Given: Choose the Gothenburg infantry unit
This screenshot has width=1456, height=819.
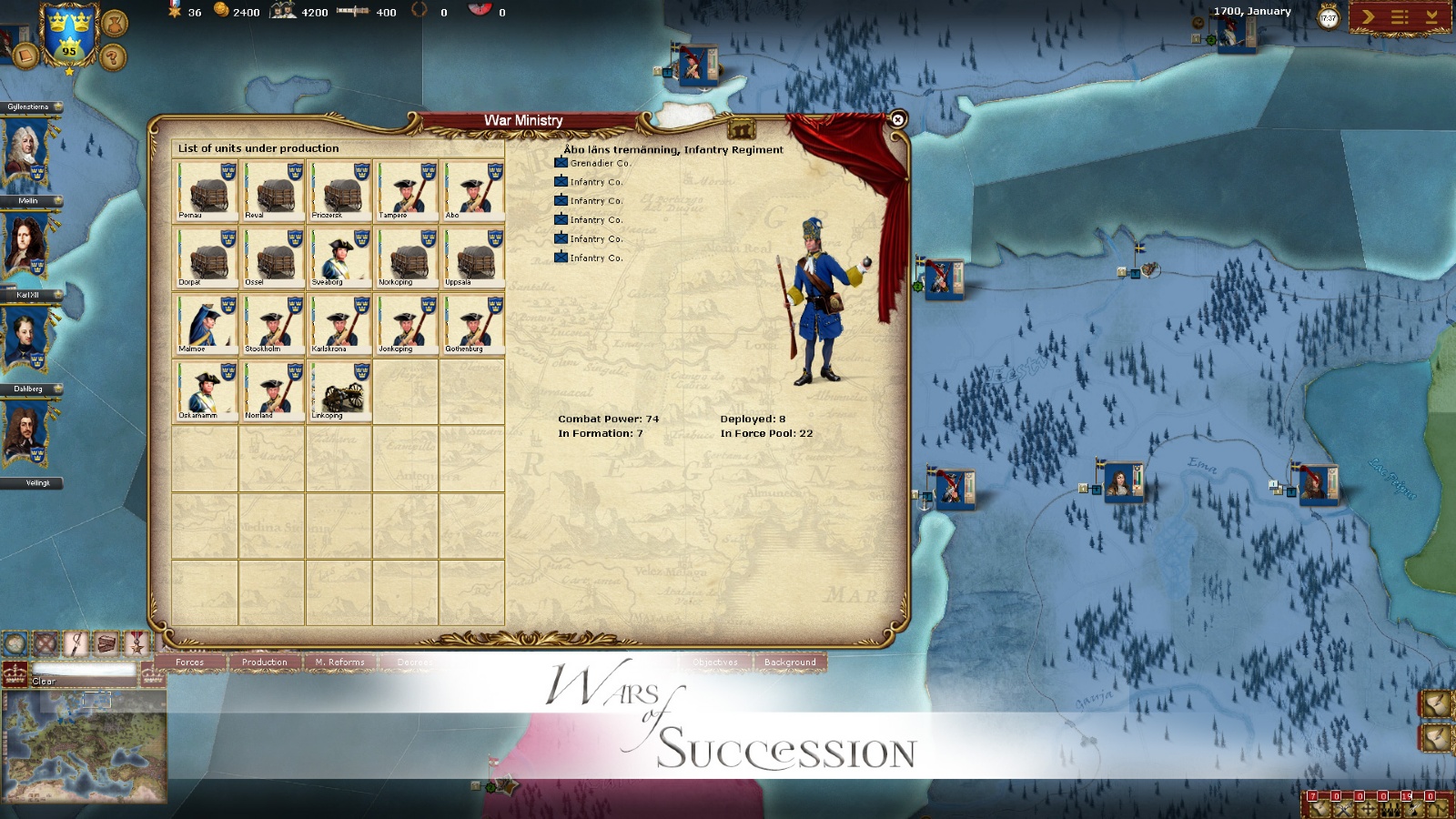Looking at the screenshot, I should pos(473,325).
